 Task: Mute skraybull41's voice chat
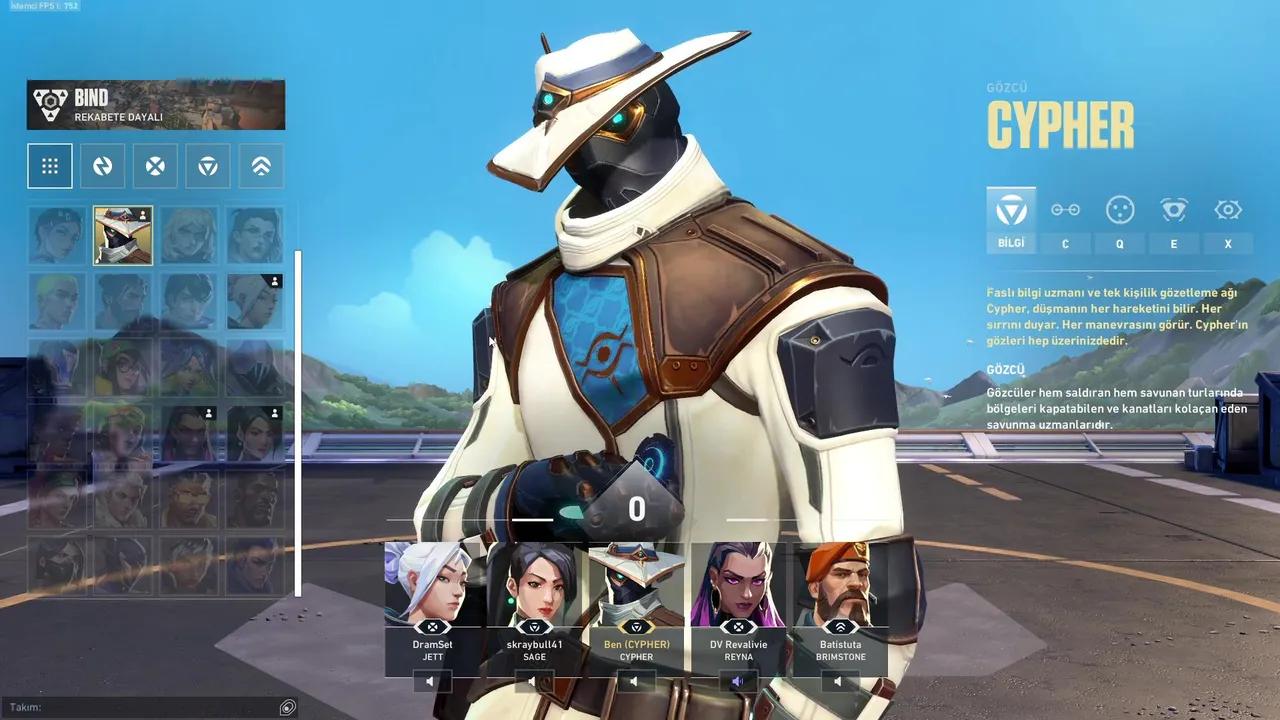click(533, 680)
